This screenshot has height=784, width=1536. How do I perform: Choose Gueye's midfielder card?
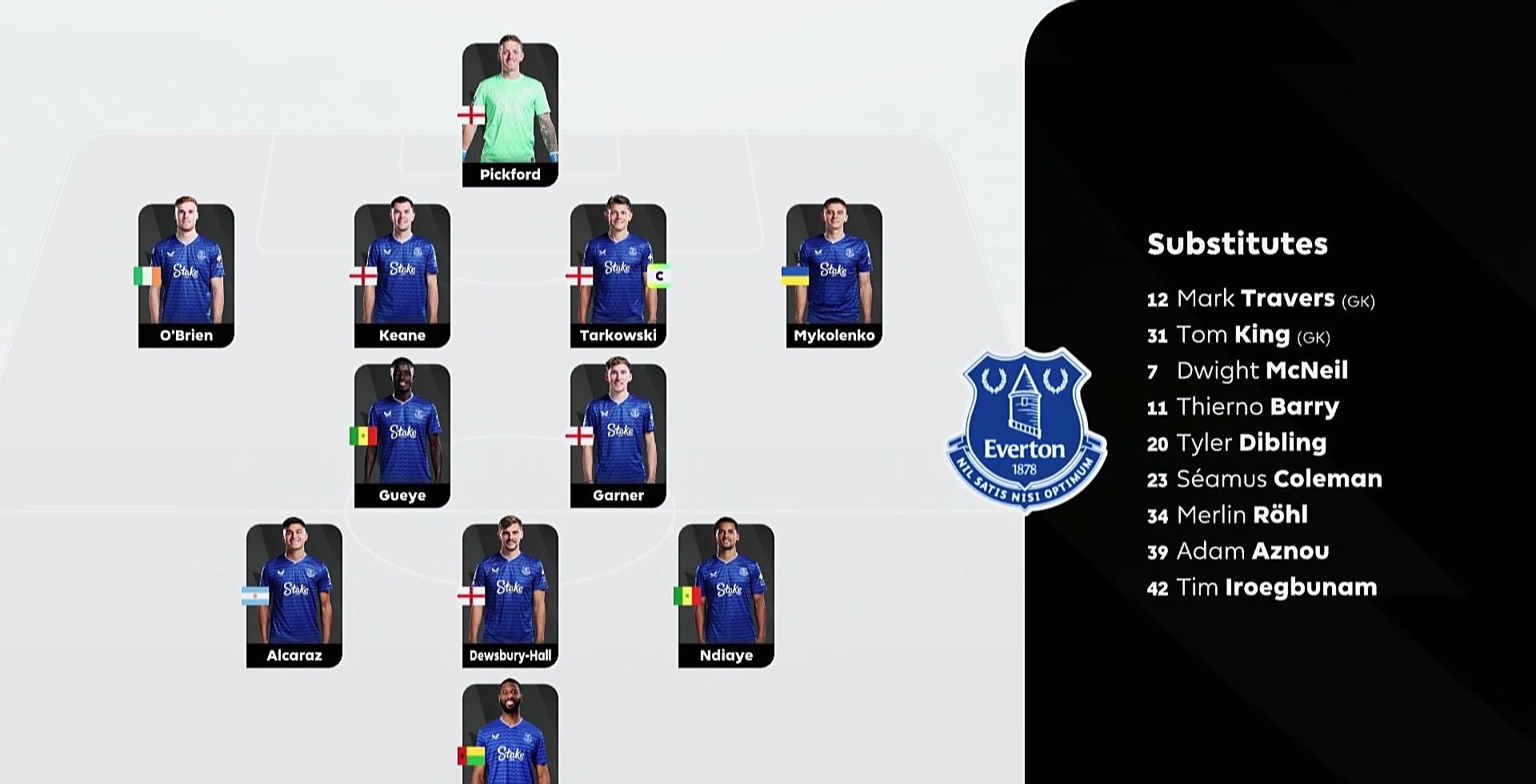pyautogui.click(x=402, y=435)
